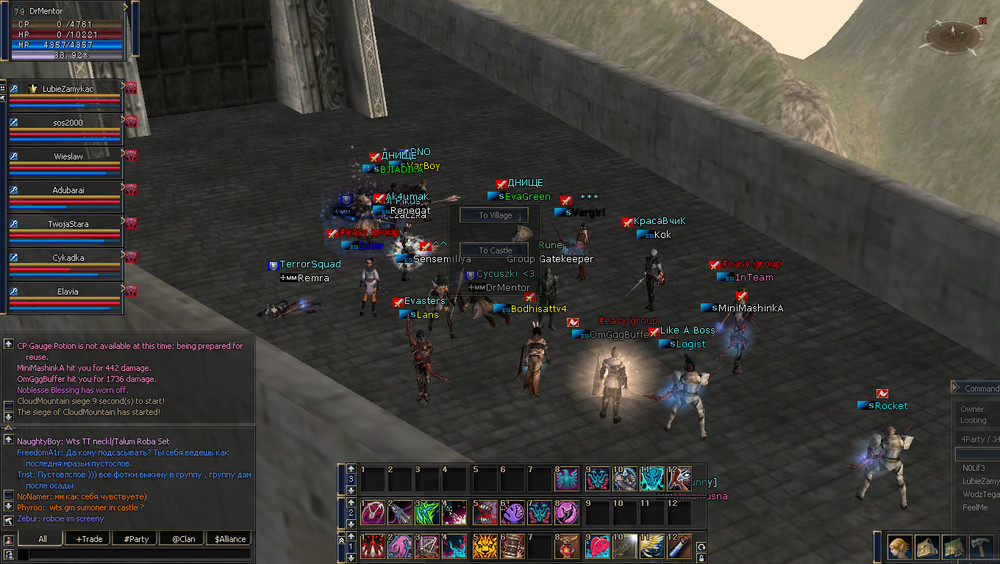Switch to the $Alliance chat tab

226,539
